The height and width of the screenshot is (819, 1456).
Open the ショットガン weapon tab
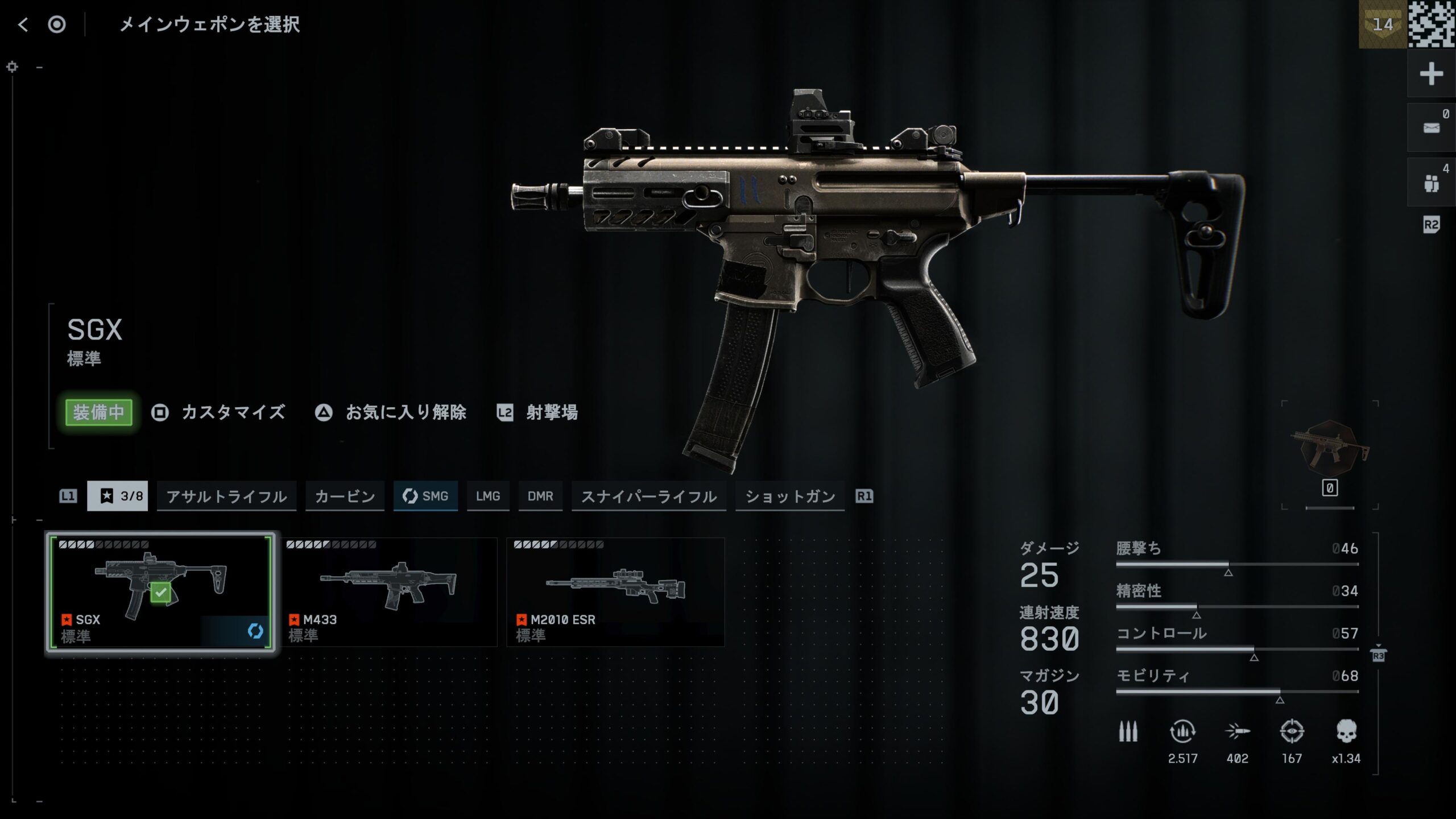790,496
